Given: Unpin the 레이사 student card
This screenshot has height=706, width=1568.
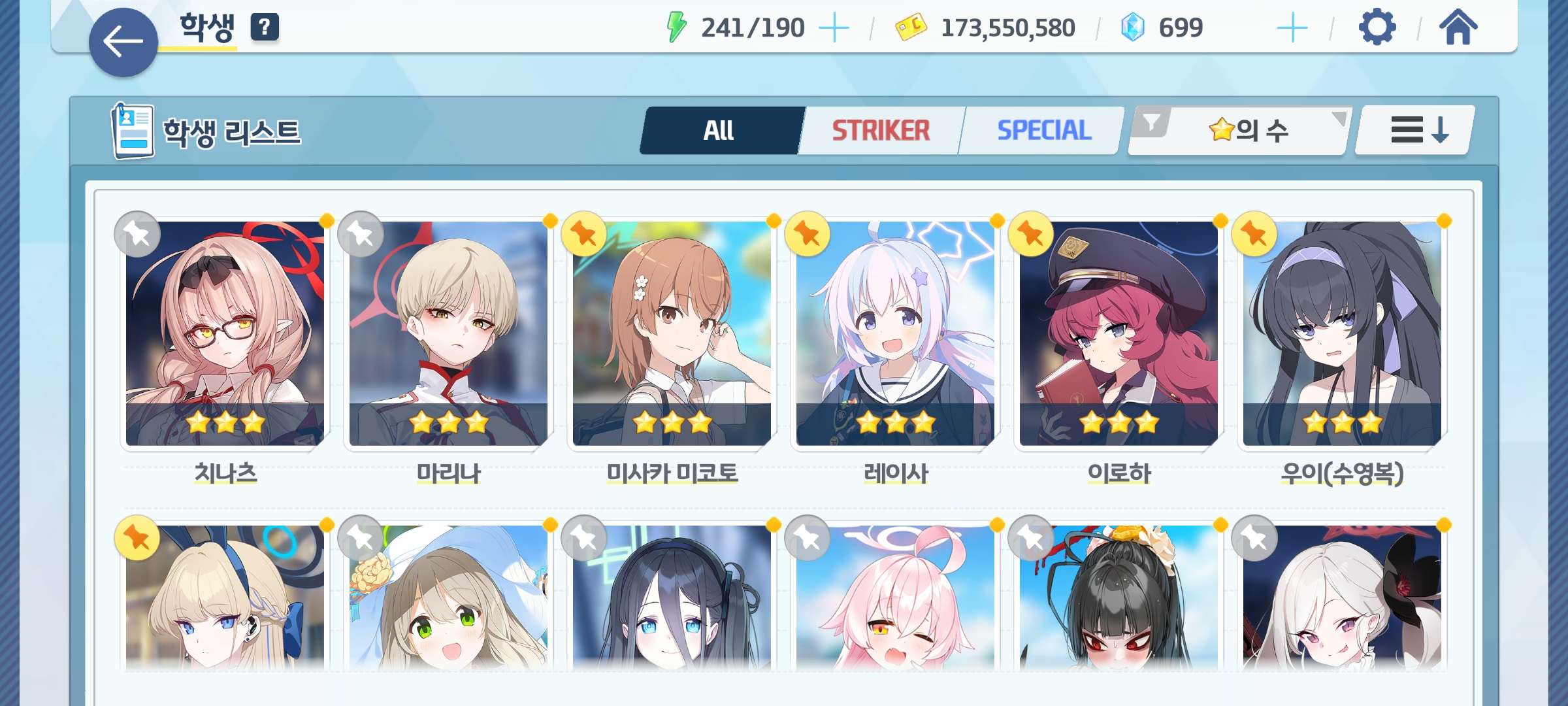Looking at the screenshot, I should (808, 234).
